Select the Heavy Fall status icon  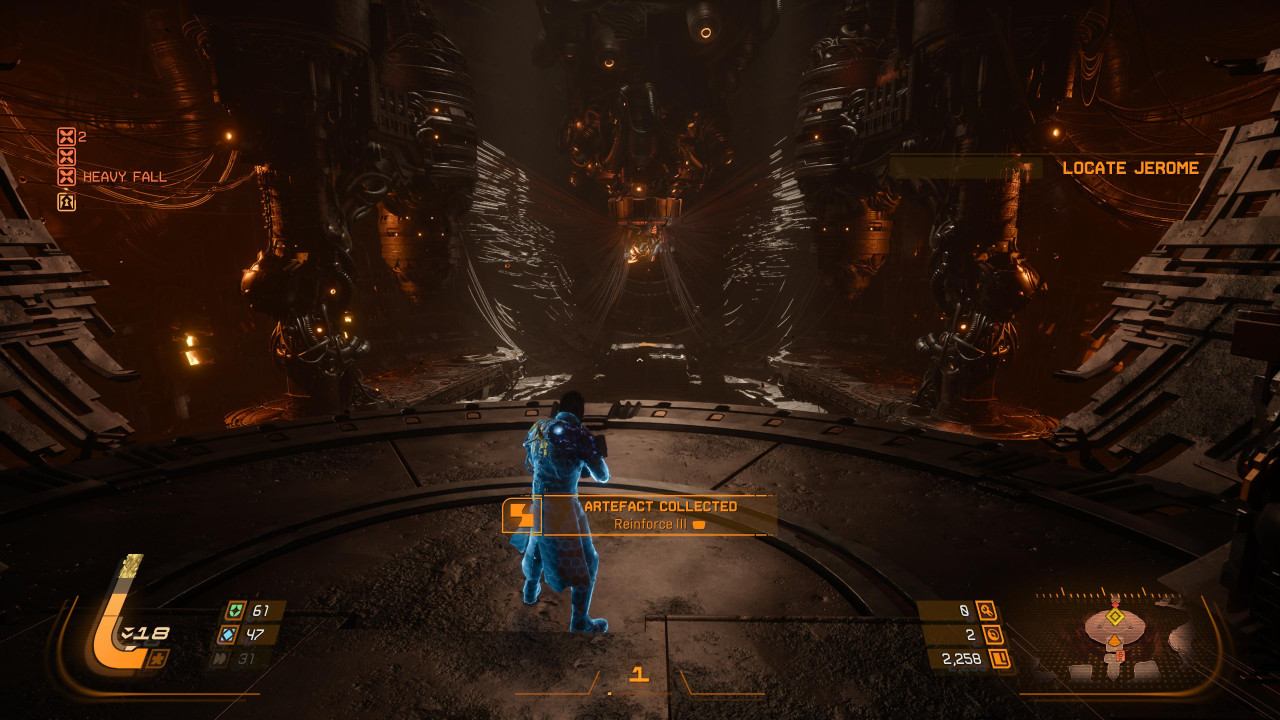(x=66, y=177)
